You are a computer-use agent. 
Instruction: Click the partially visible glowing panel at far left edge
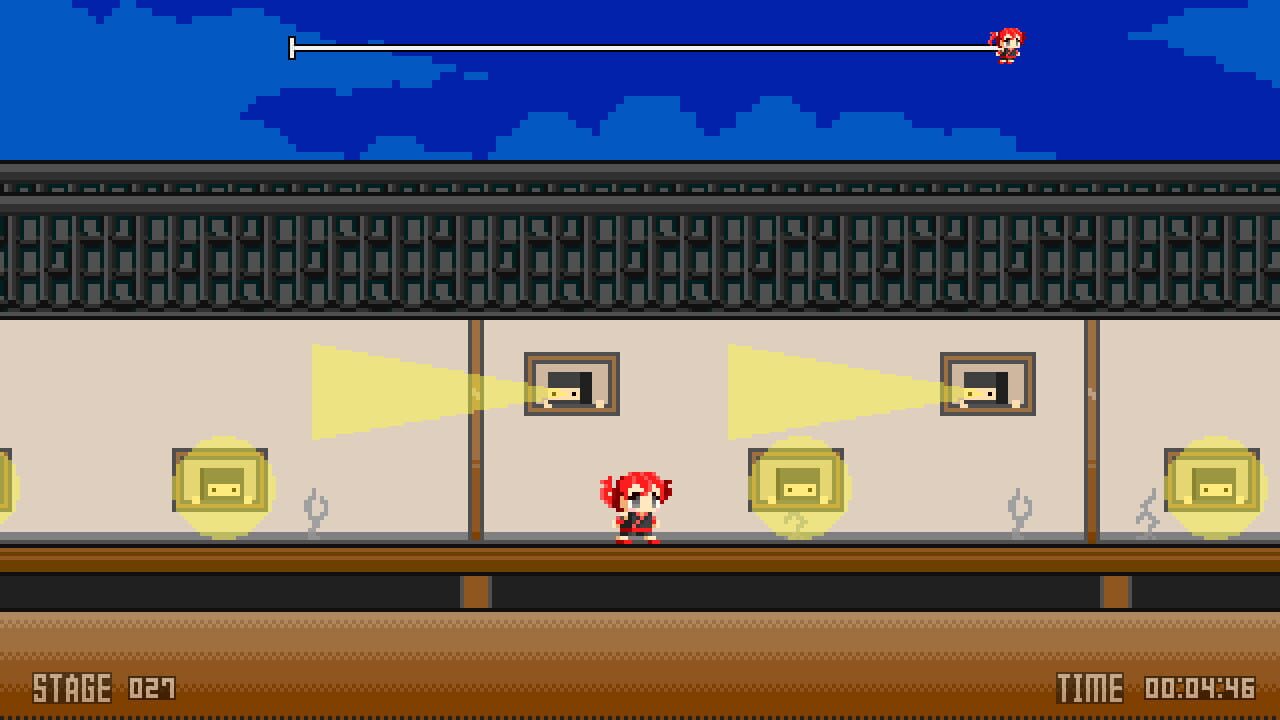6,487
